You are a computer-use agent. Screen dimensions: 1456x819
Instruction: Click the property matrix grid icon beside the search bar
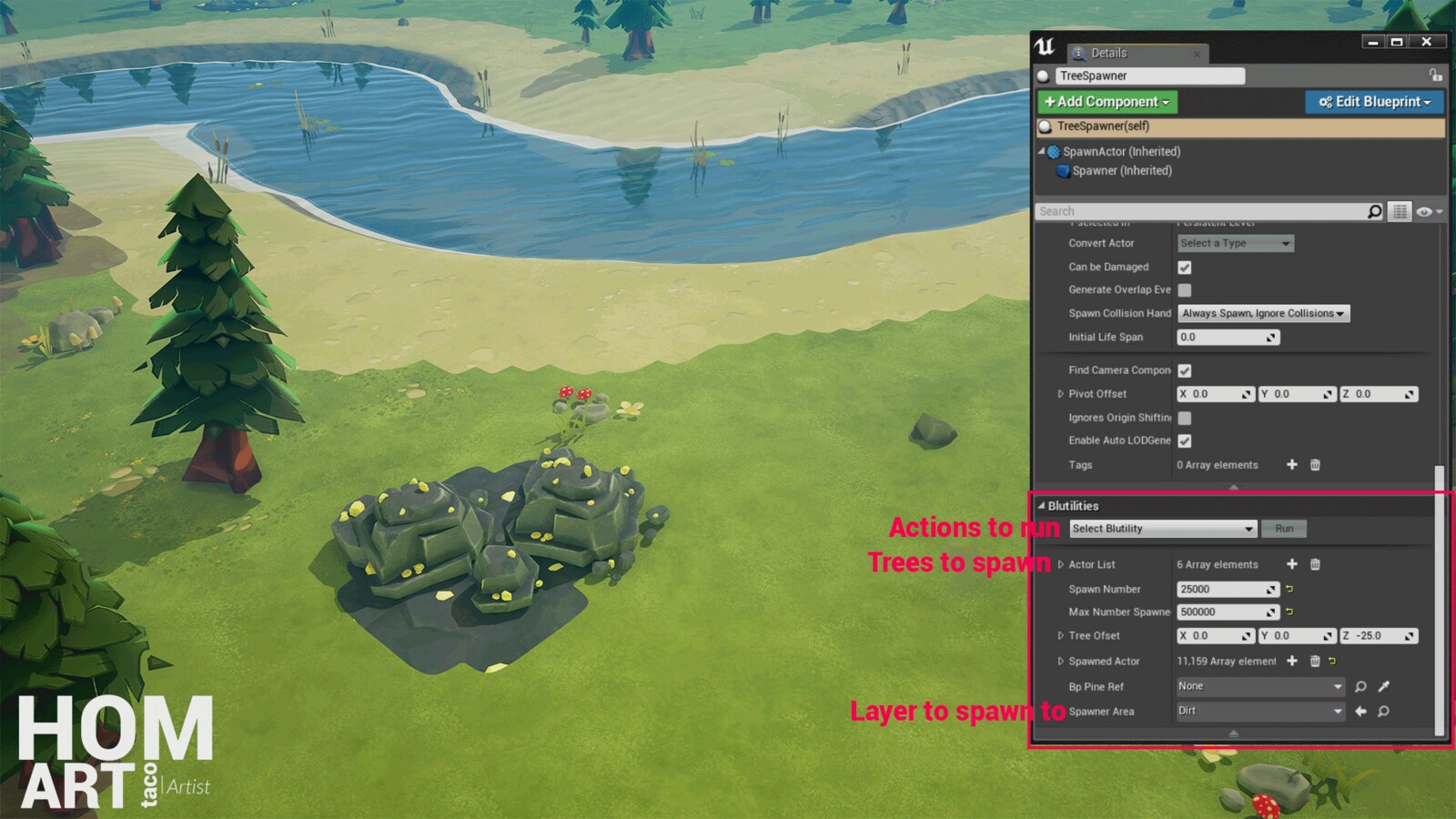pyautogui.click(x=1400, y=209)
